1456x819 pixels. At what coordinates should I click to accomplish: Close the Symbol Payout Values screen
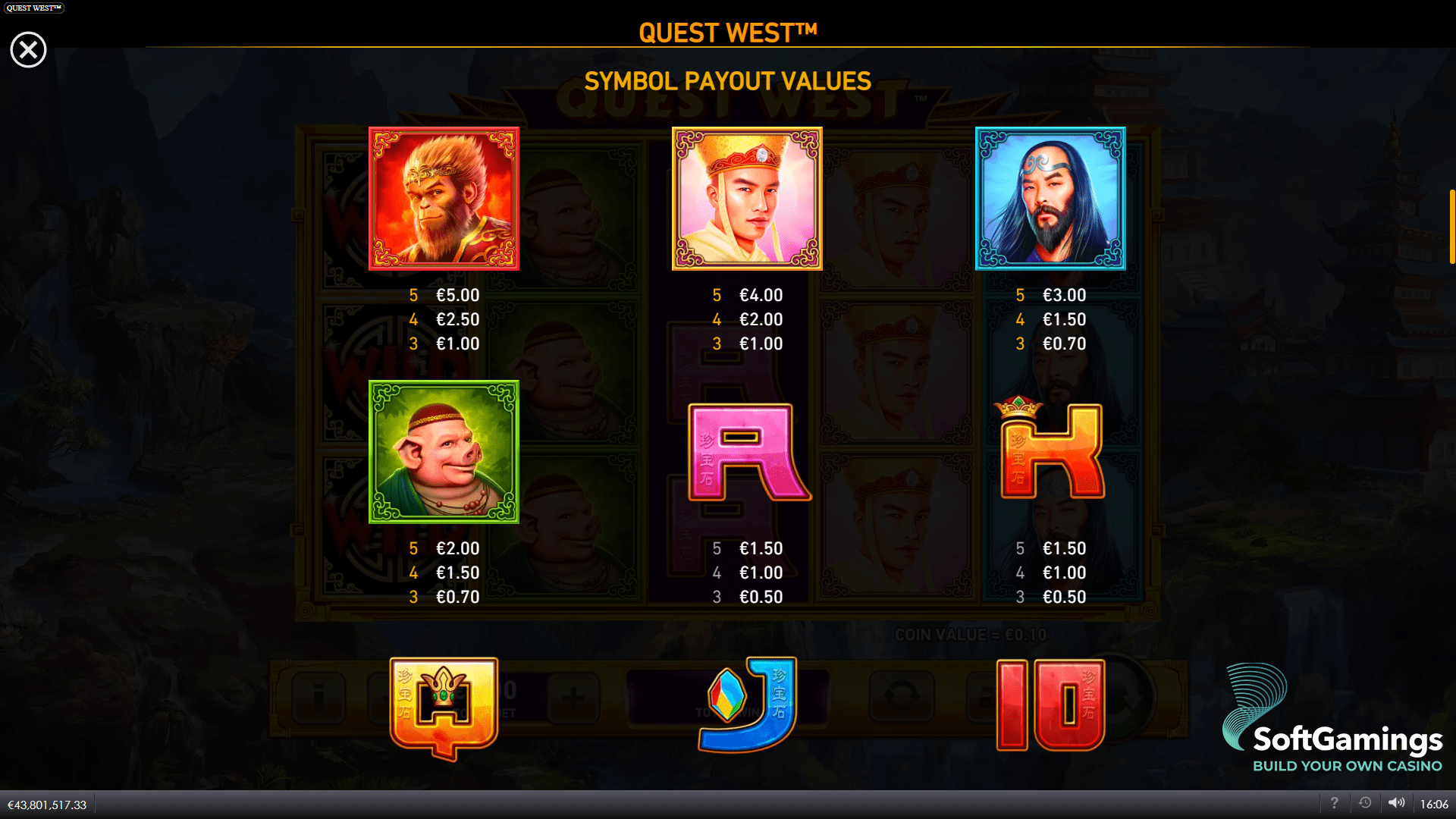[28, 49]
